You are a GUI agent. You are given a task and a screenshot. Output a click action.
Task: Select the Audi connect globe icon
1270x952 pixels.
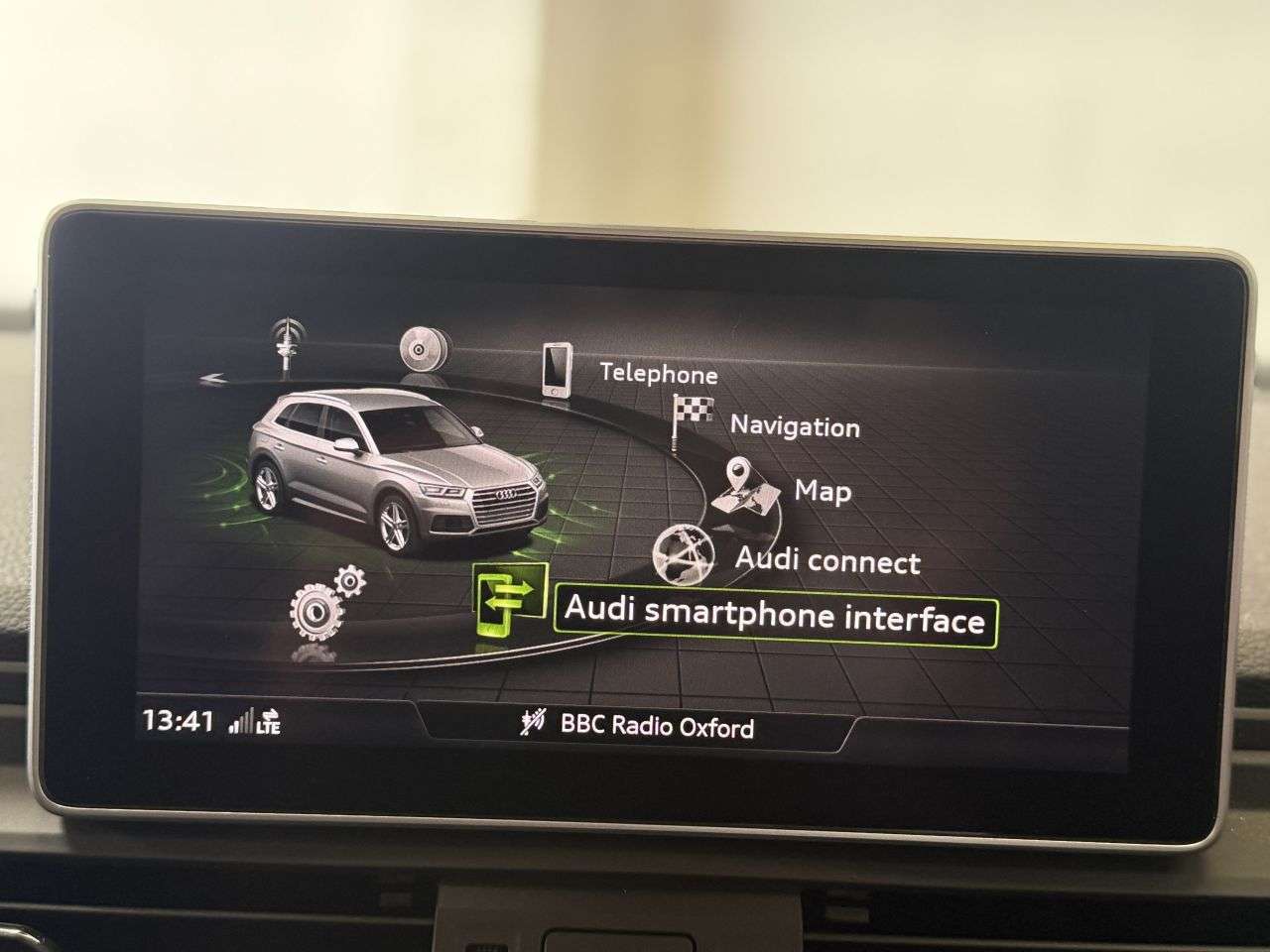pyautogui.click(x=685, y=553)
